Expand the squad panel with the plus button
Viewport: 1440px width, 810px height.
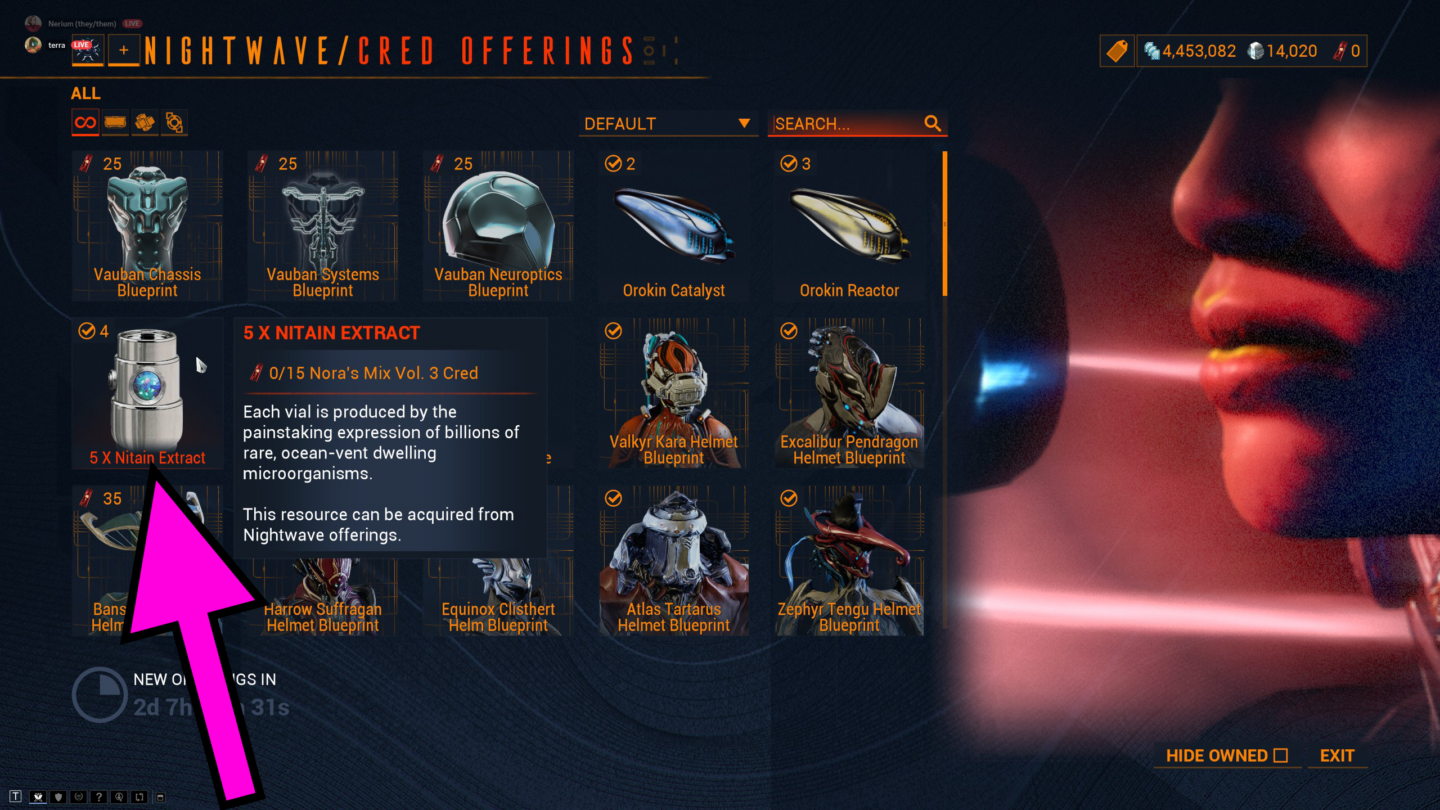click(x=124, y=50)
